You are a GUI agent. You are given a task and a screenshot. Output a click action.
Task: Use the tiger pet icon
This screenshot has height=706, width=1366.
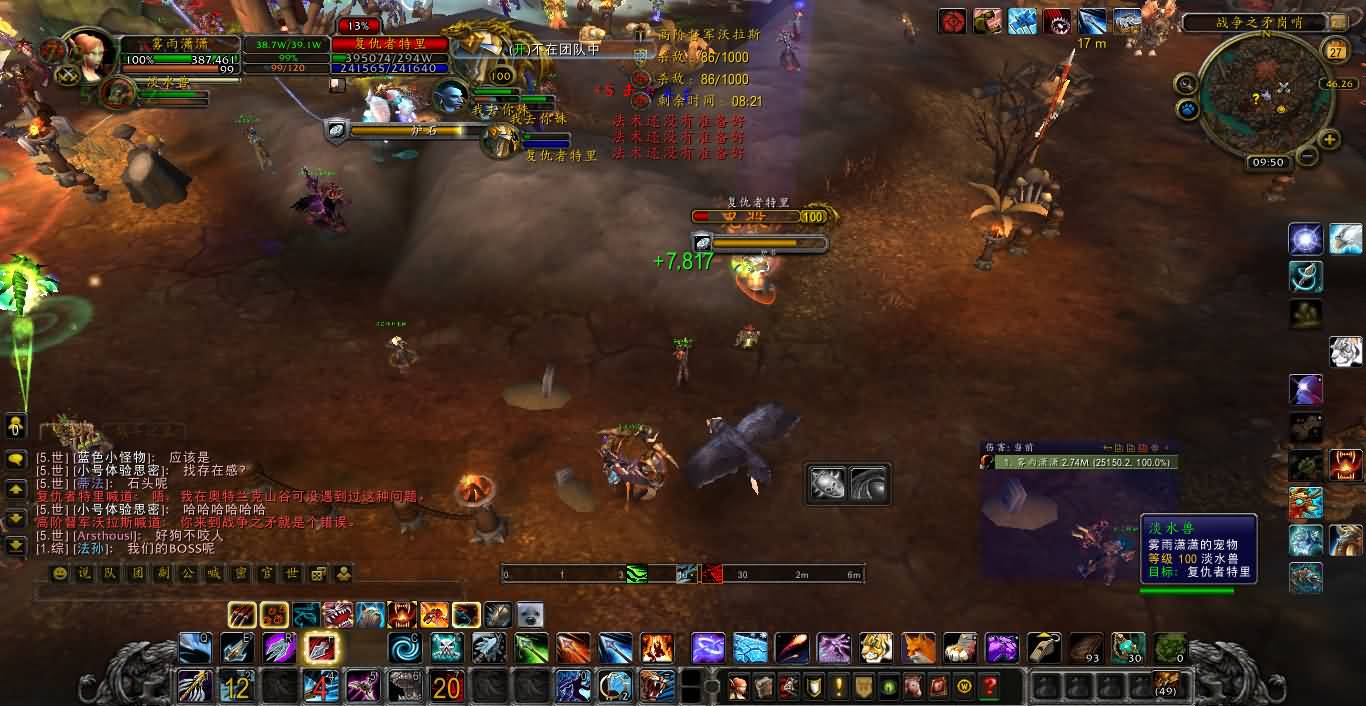pos(876,648)
